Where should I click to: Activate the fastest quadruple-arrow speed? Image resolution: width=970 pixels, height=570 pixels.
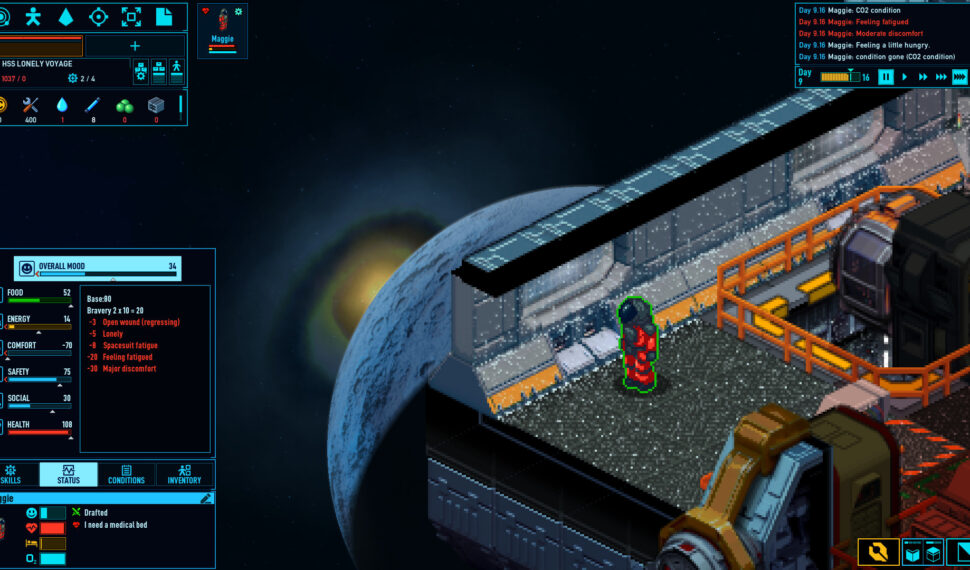click(959, 77)
